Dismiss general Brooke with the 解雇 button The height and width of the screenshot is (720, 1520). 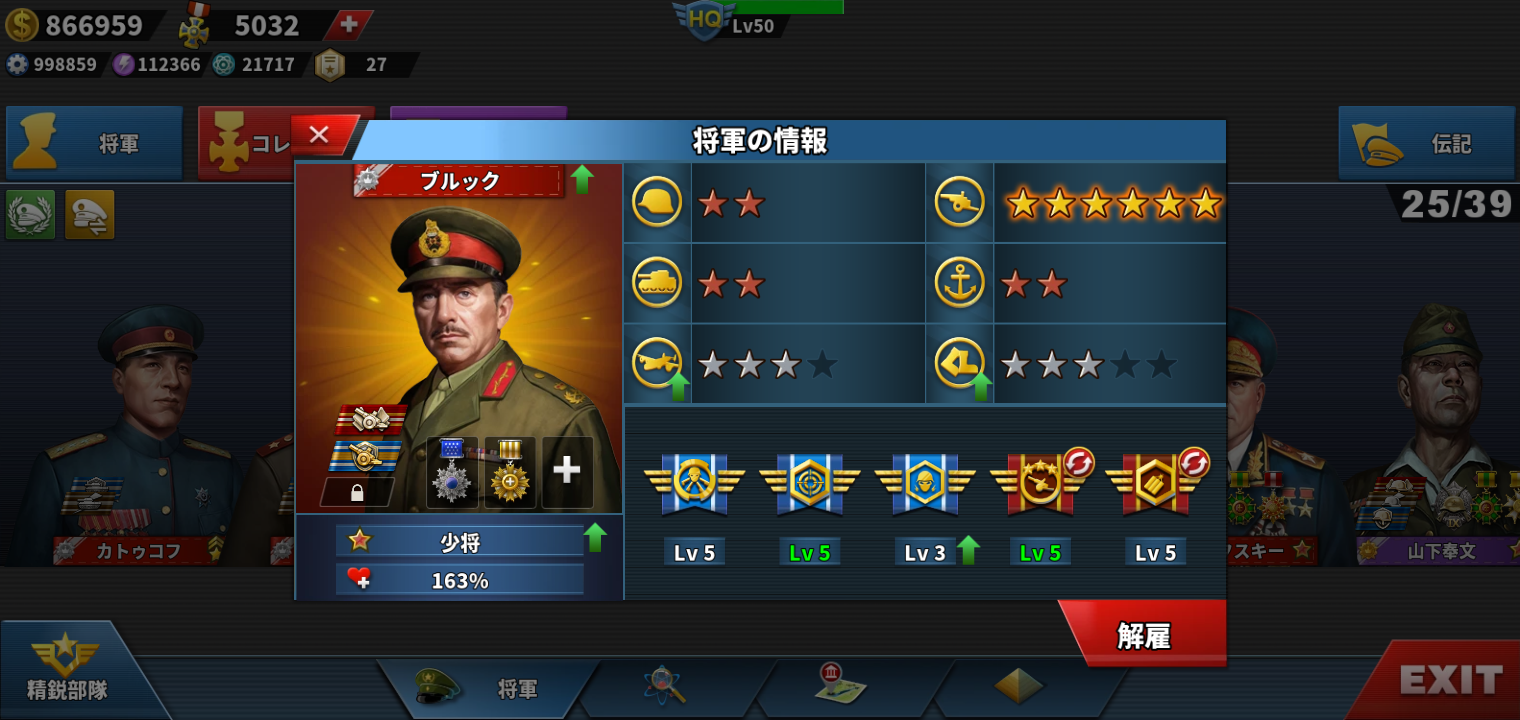pos(1145,635)
